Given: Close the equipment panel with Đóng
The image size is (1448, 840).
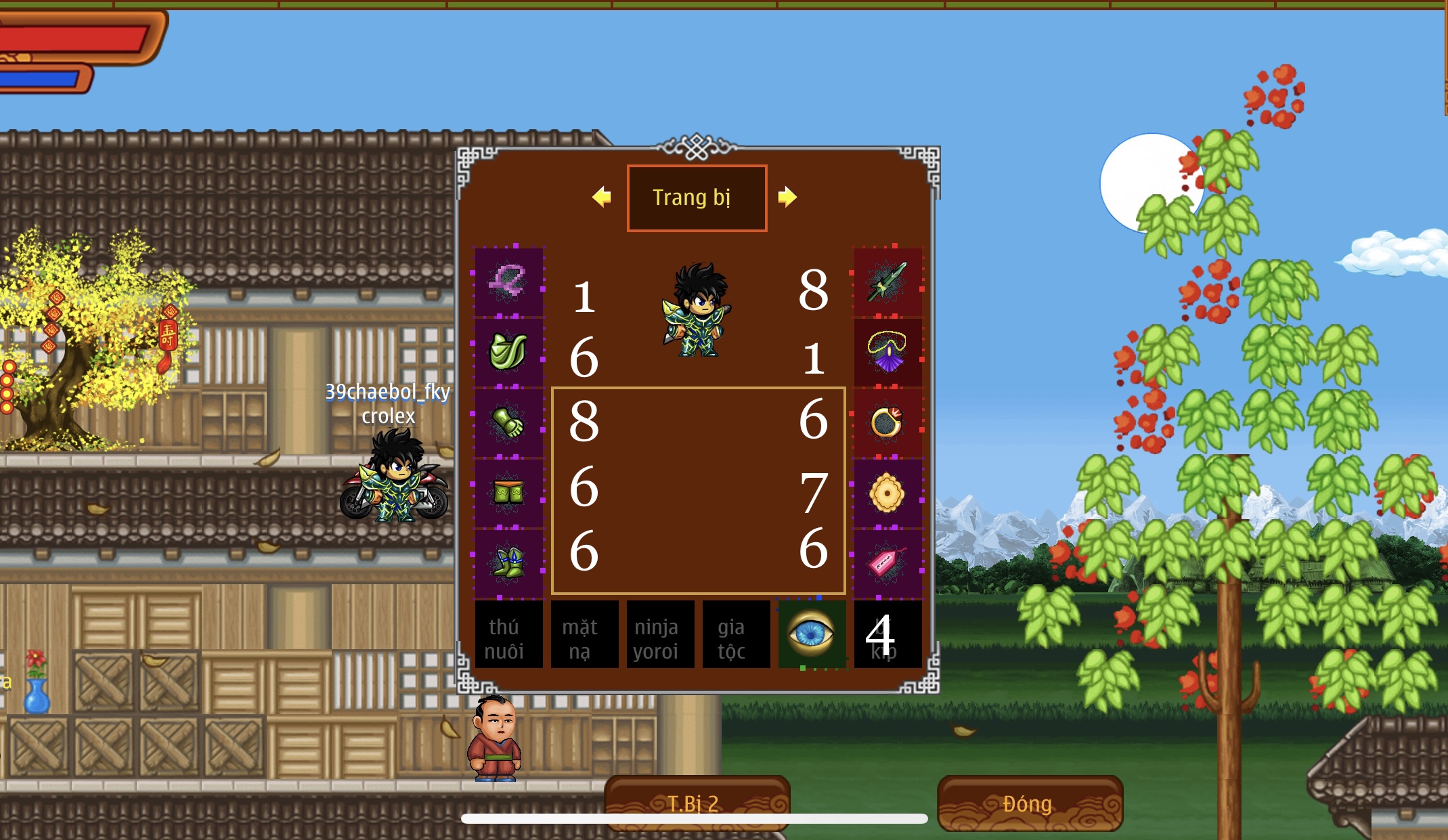Looking at the screenshot, I should point(1028,803).
